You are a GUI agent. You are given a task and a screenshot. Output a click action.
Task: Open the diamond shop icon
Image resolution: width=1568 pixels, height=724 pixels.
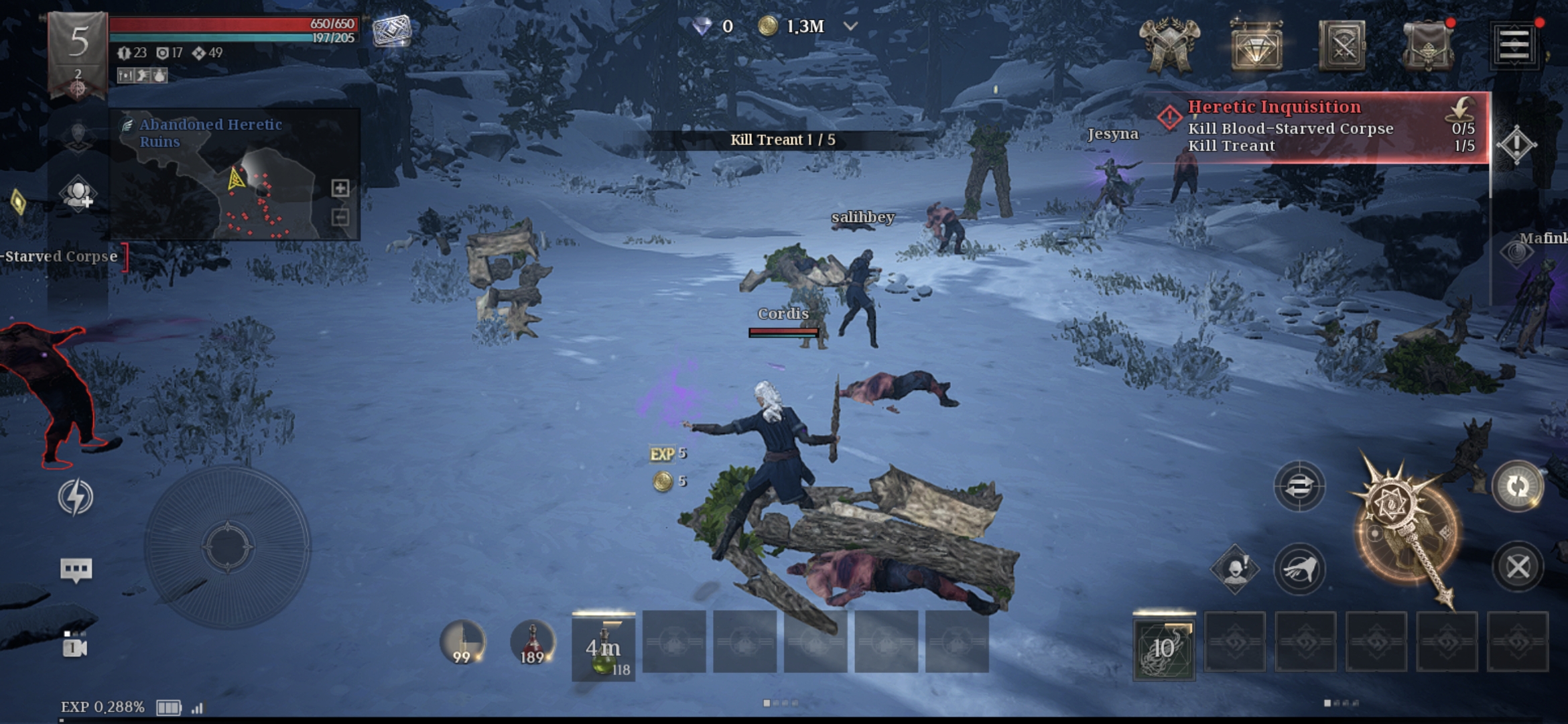click(x=1256, y=46)
